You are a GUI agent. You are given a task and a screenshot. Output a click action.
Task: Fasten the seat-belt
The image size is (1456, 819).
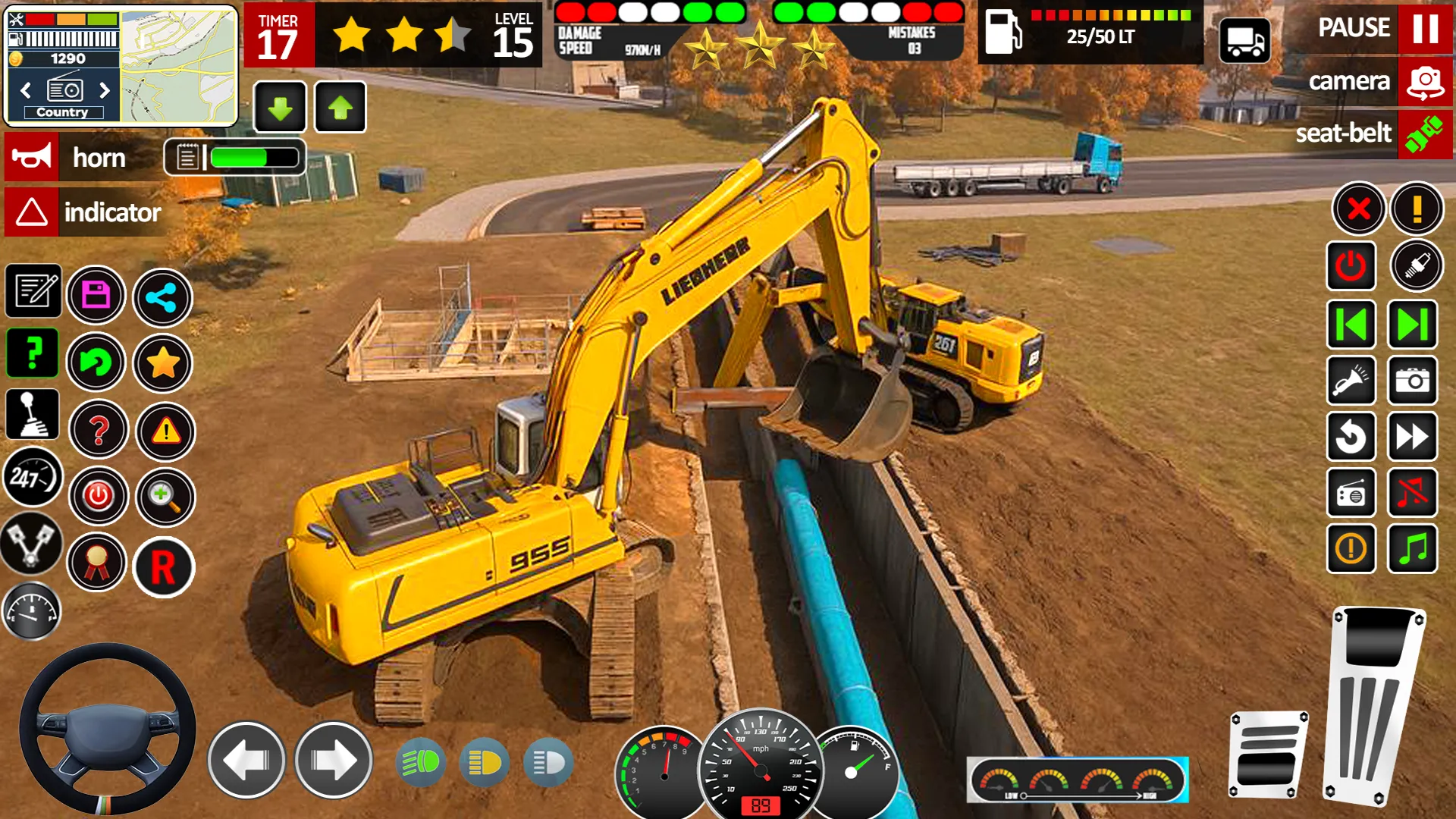pyautogui.click(x=1425, y=134)
